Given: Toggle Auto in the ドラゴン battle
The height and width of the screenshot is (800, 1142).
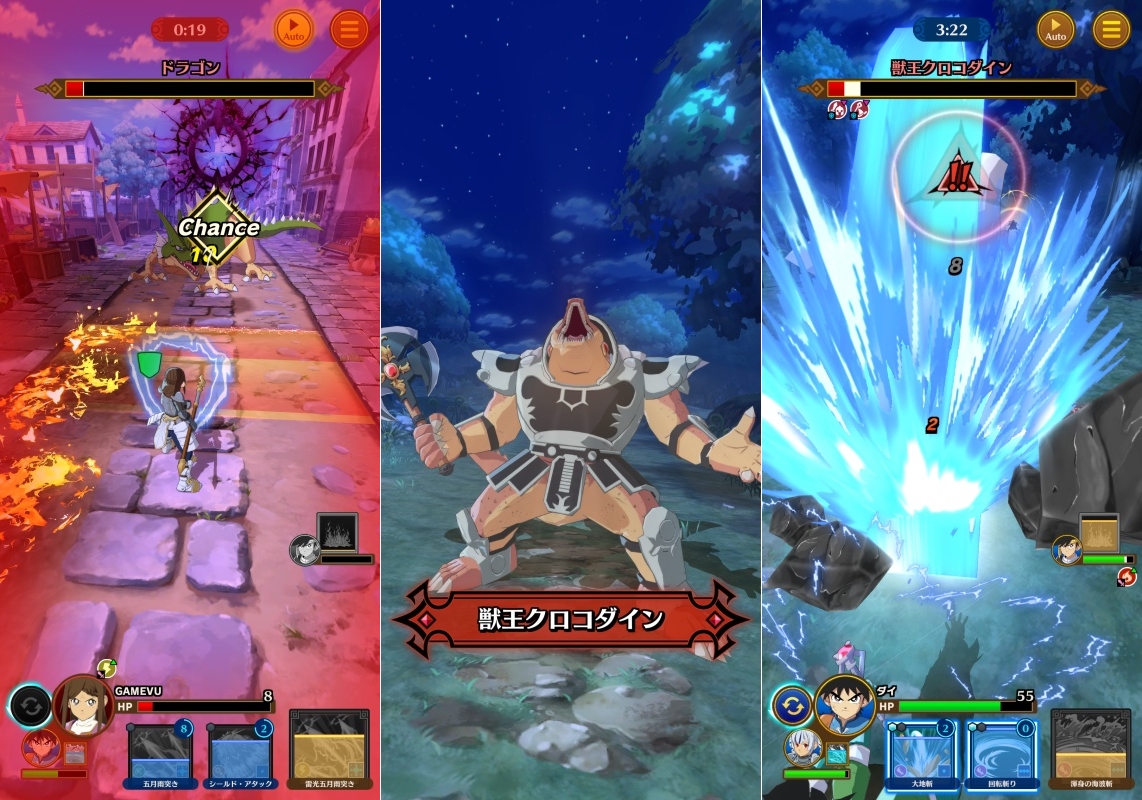Looking at the screenshot, I should tap(293, 30).
